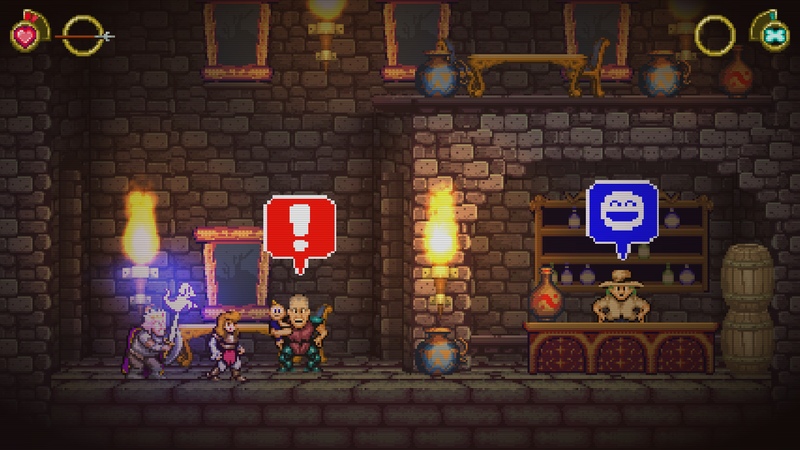Image resolution: width=800 pixels, height=450 pixels.
Task: Click the empty gold ring slot
Action: pyautogui.click(x=714, y=36)
